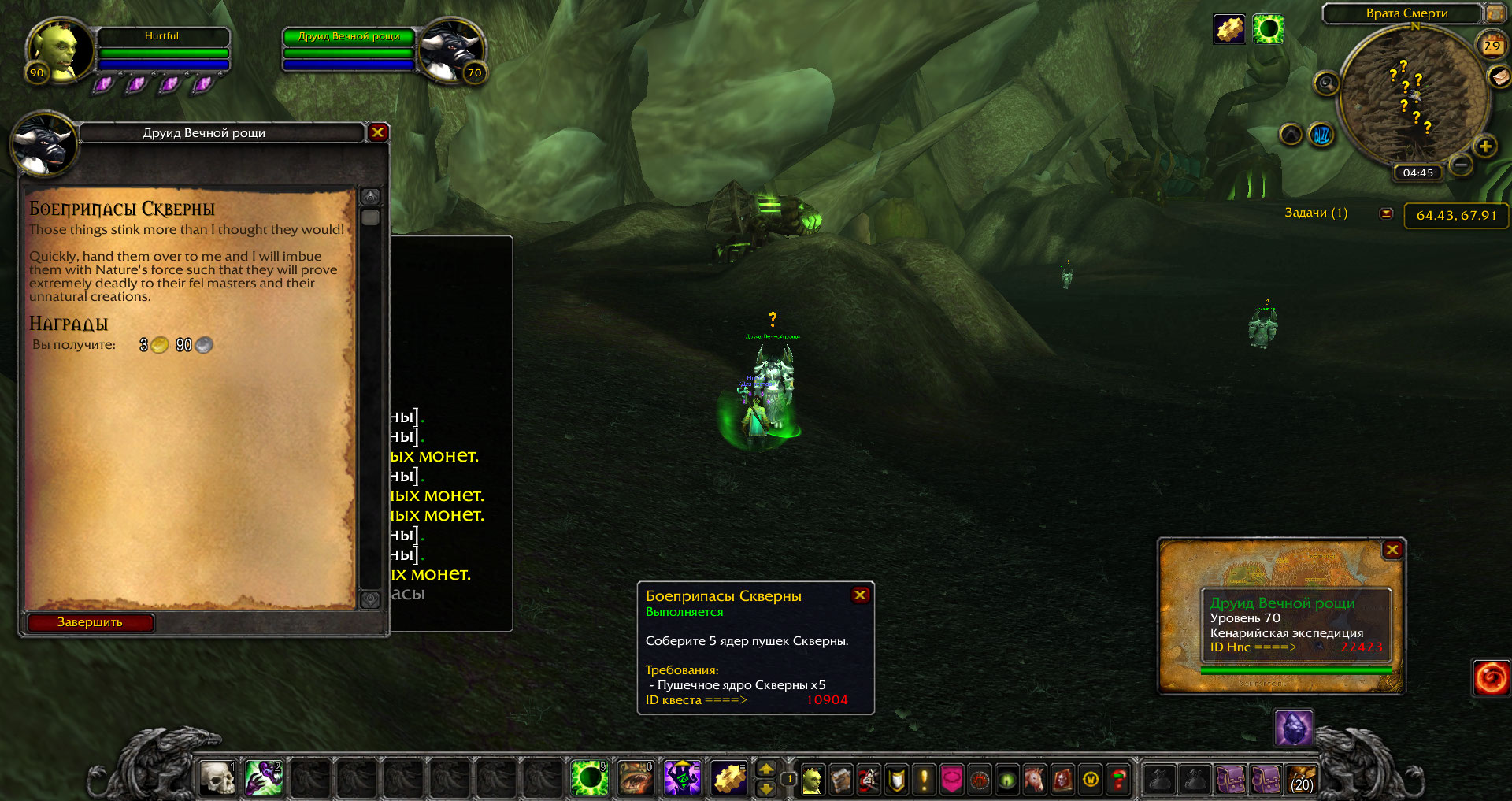Open the main backpack showing 20 slots

pyautogui.click(x=1303, y=780)
